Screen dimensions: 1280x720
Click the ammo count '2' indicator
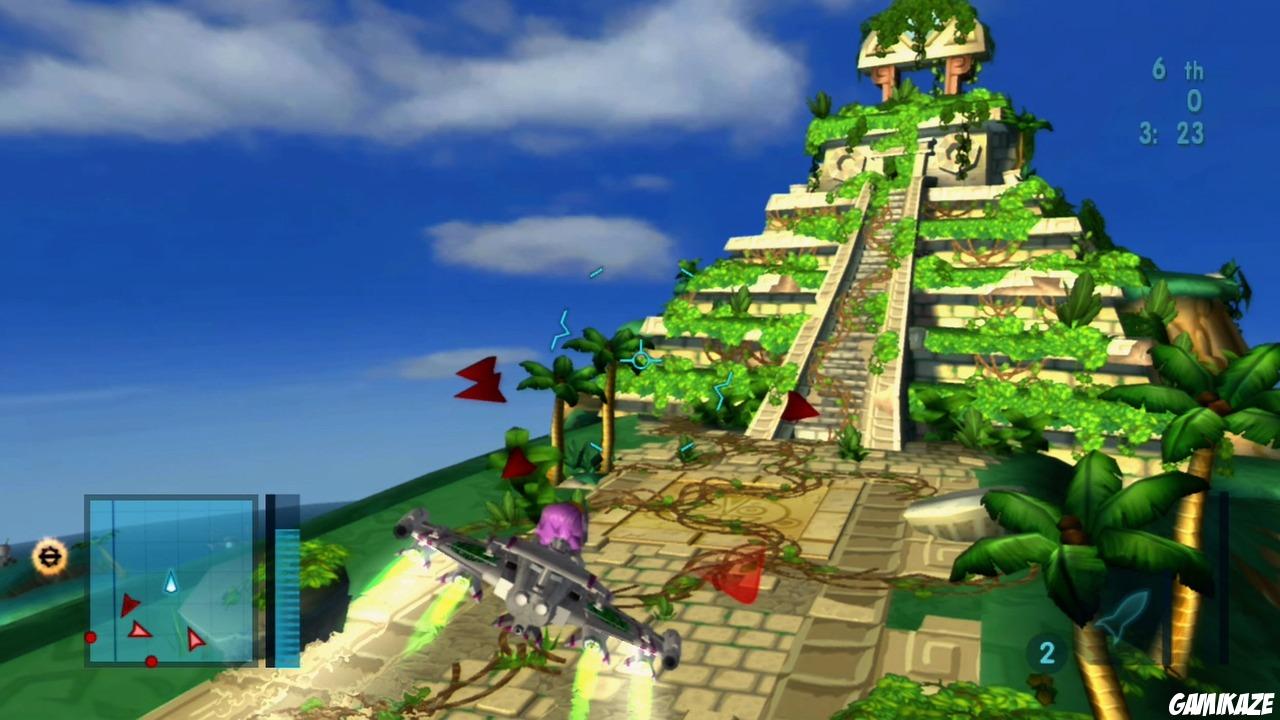coord(1046,652)
